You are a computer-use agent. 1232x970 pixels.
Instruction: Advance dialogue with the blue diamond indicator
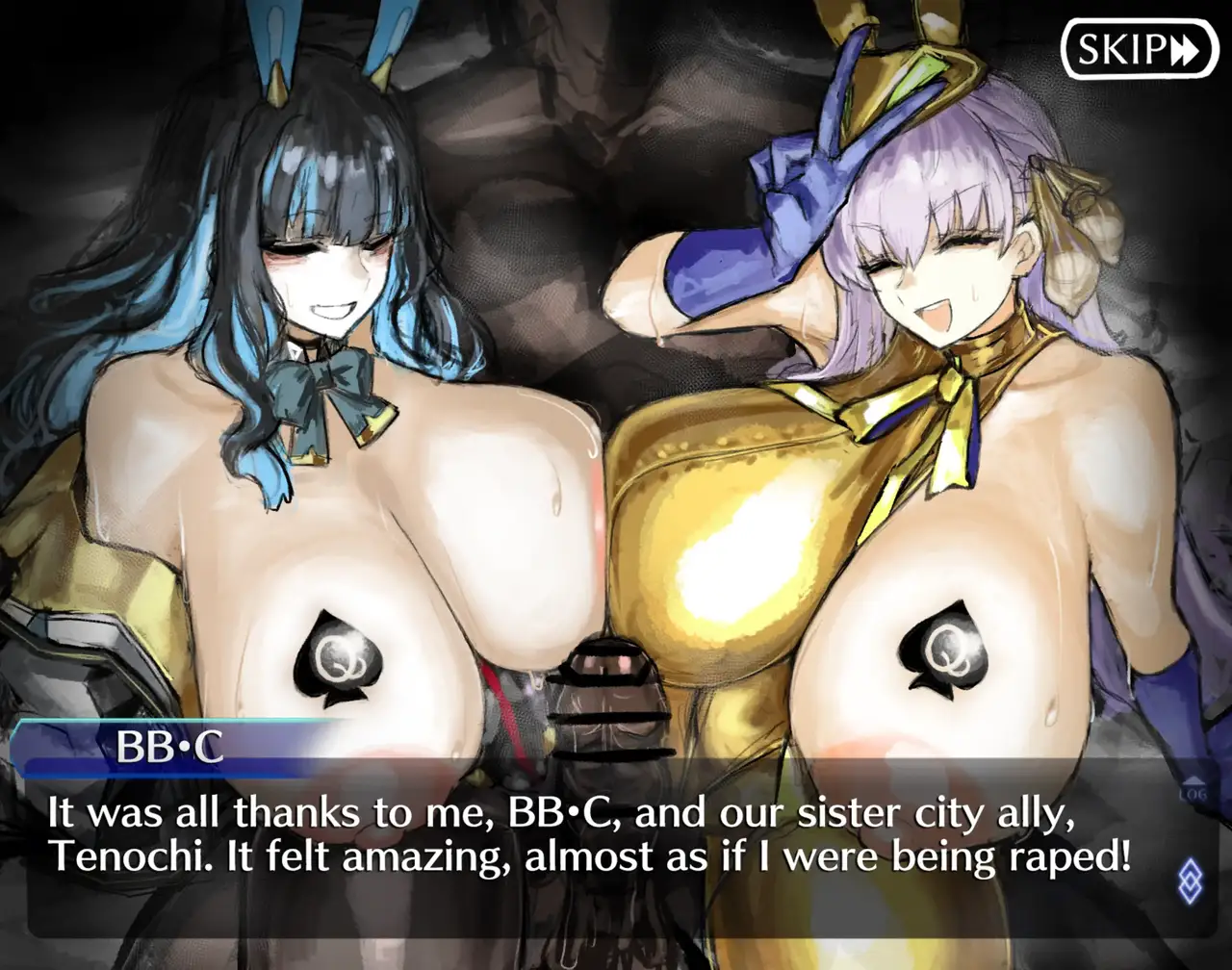[1190, 880]
